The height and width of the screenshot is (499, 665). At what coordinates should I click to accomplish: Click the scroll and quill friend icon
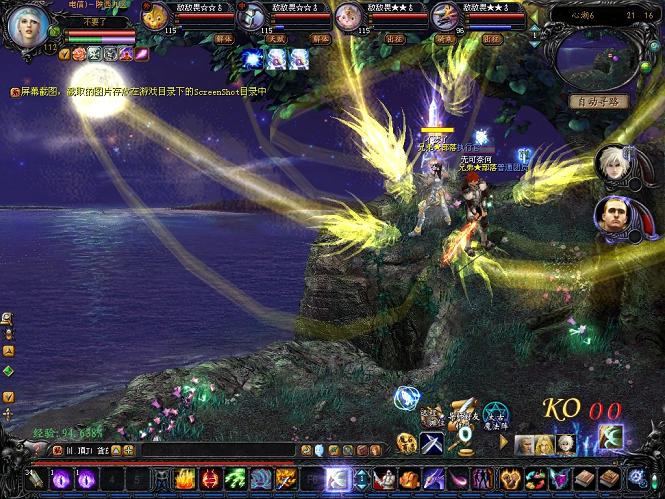point(464,410)
